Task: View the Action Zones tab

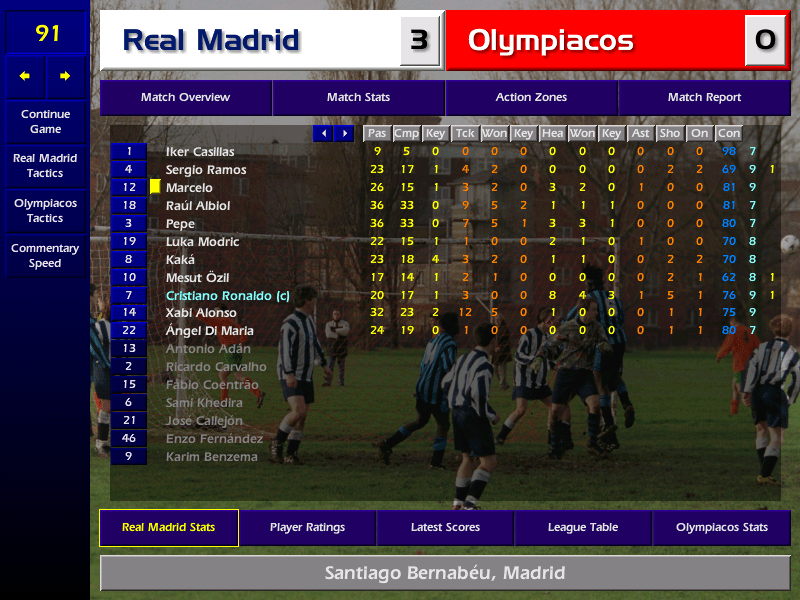Action: click(531, 98)
